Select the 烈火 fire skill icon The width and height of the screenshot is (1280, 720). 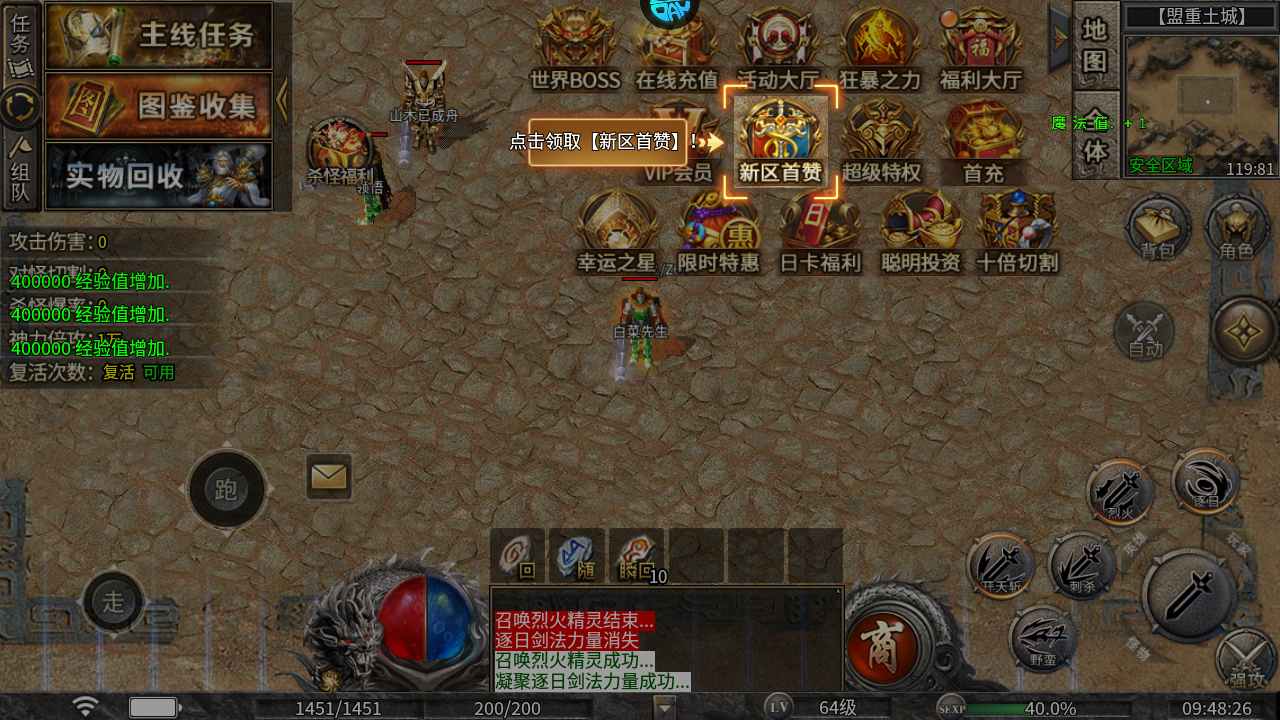(1120, 492)
